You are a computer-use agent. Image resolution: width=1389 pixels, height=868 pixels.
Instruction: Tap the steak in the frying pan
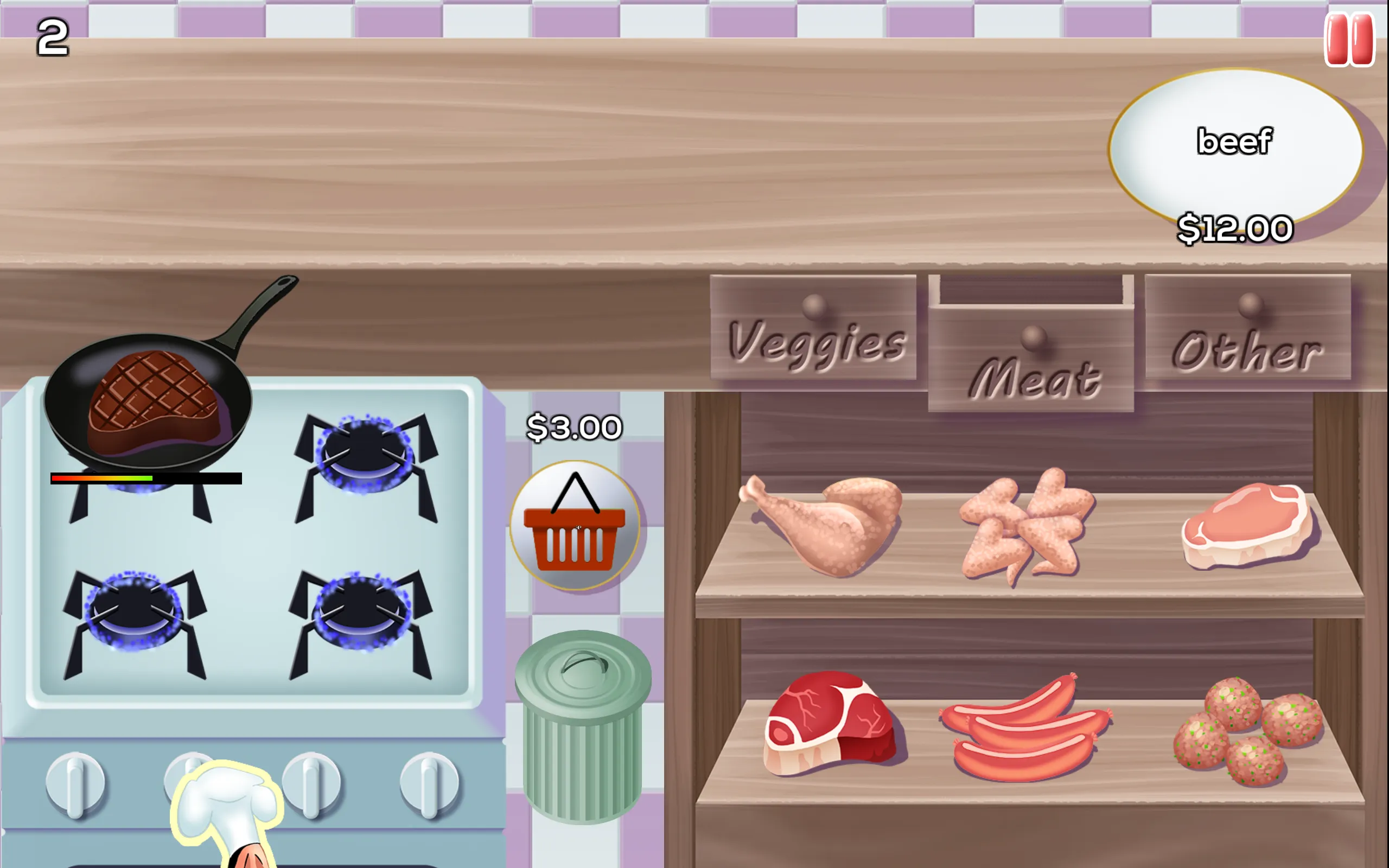tap(152, 396)
